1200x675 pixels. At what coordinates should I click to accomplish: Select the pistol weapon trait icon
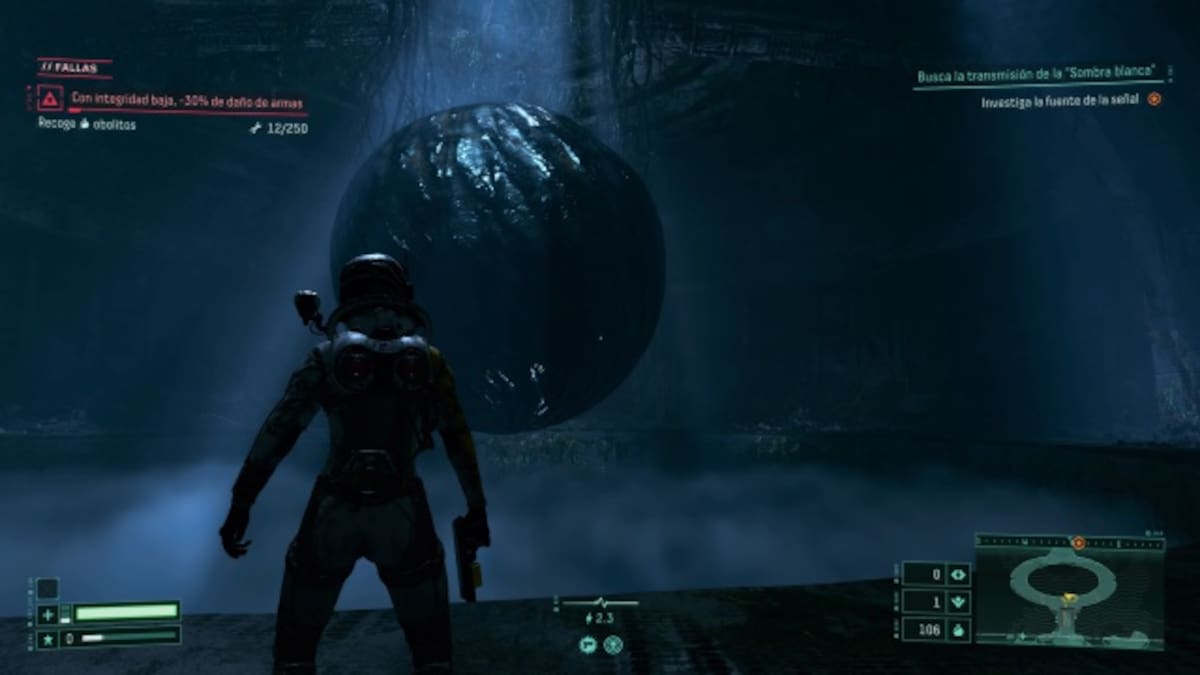pyautogui.click(x=586, y=645)
